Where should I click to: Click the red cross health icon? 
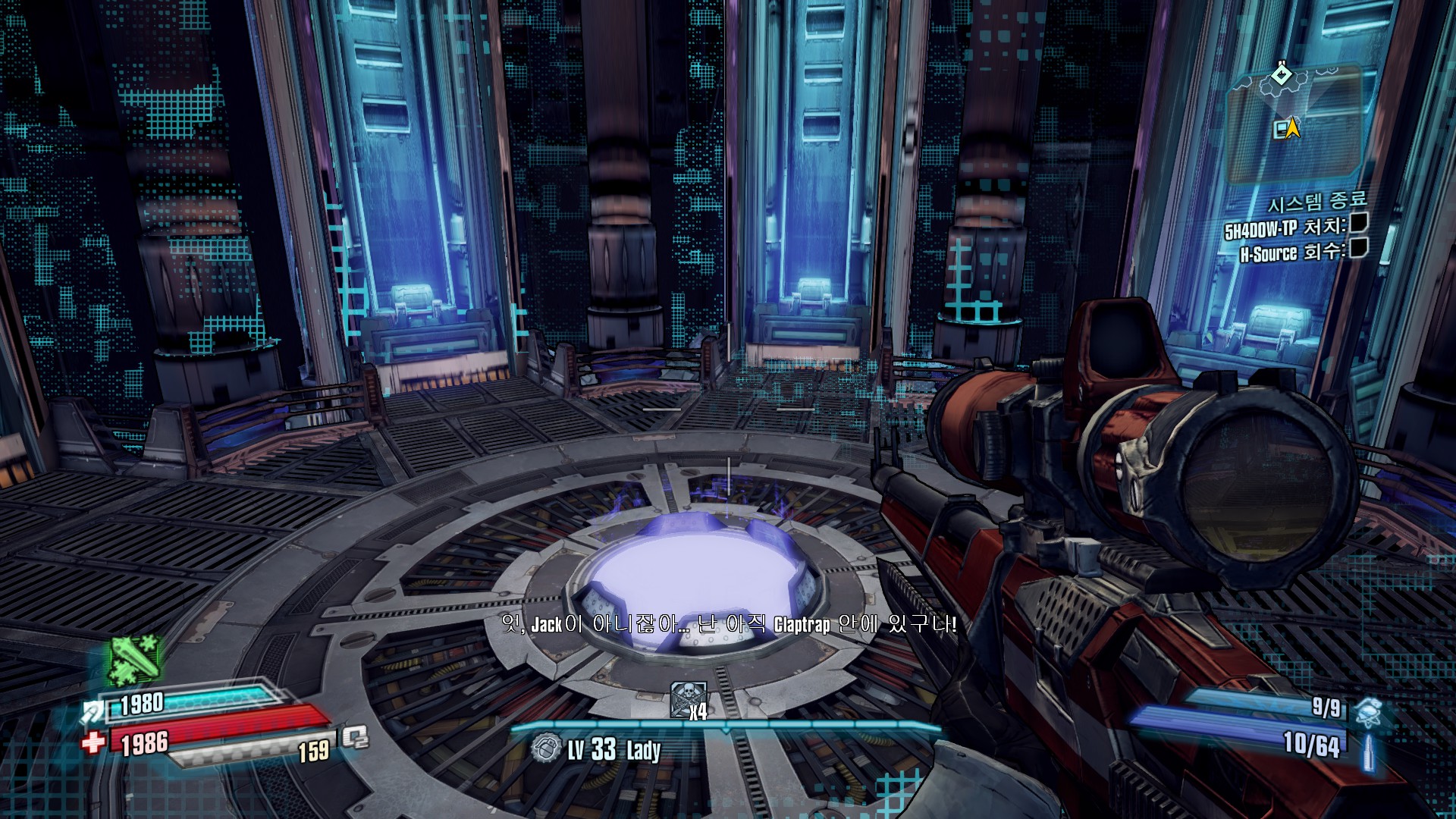(x=93, y=741)
